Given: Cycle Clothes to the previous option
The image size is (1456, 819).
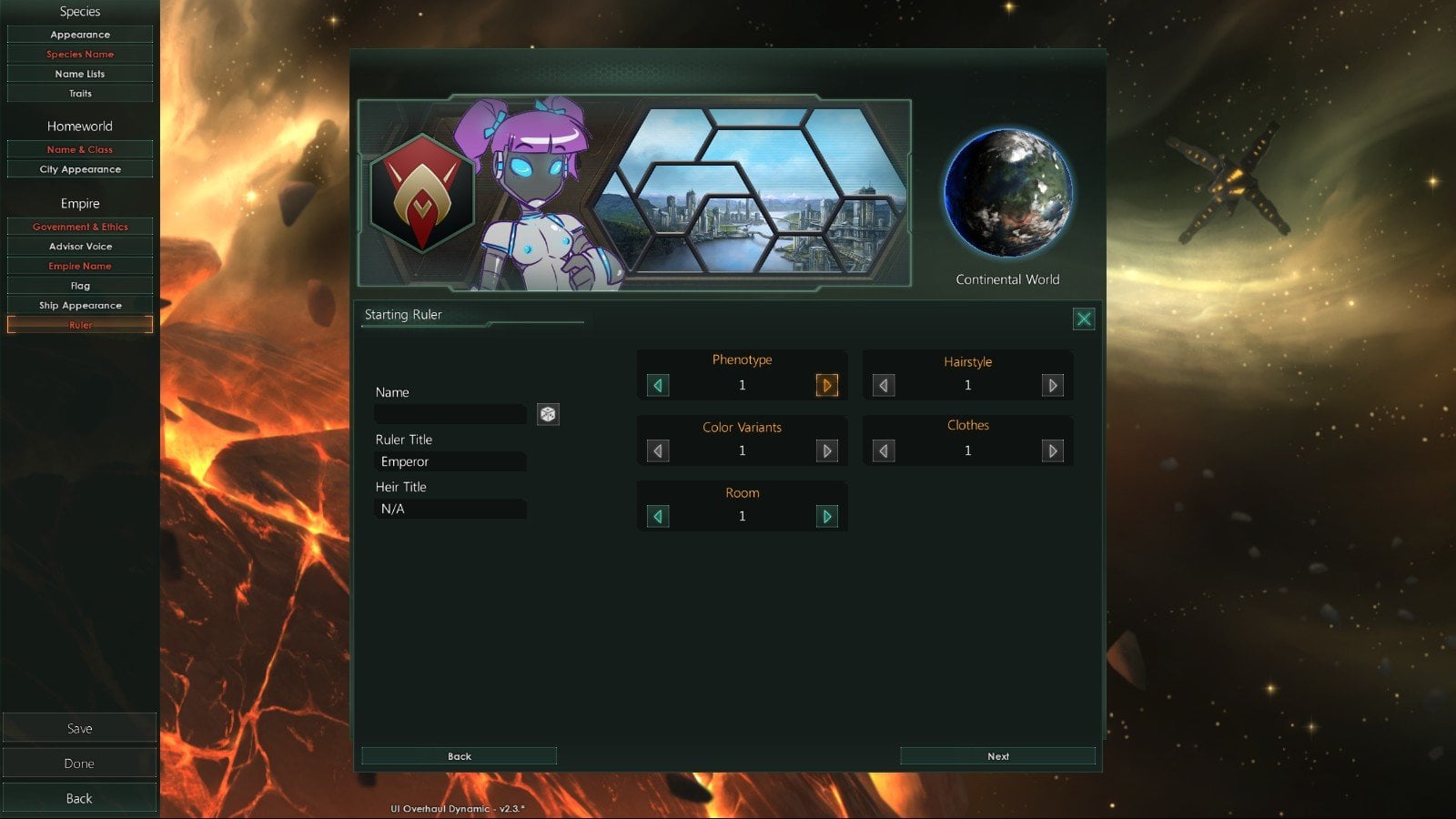Looking at the screenshot, I should [x=883, y=450].
